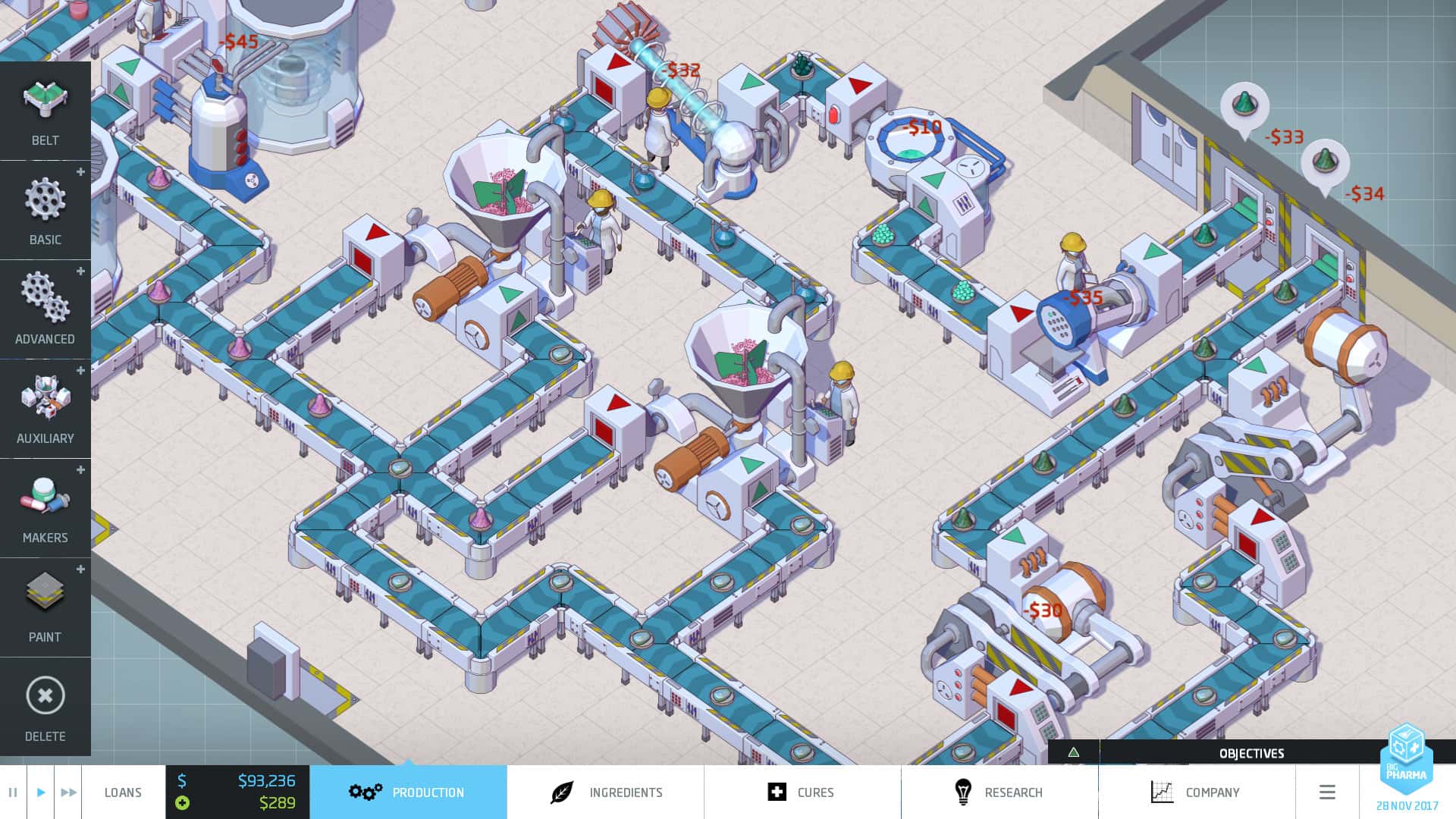Screen dimensions: 1456x819
Task: Open the hamburger menu next to Company
Action: pos(1328,792)
